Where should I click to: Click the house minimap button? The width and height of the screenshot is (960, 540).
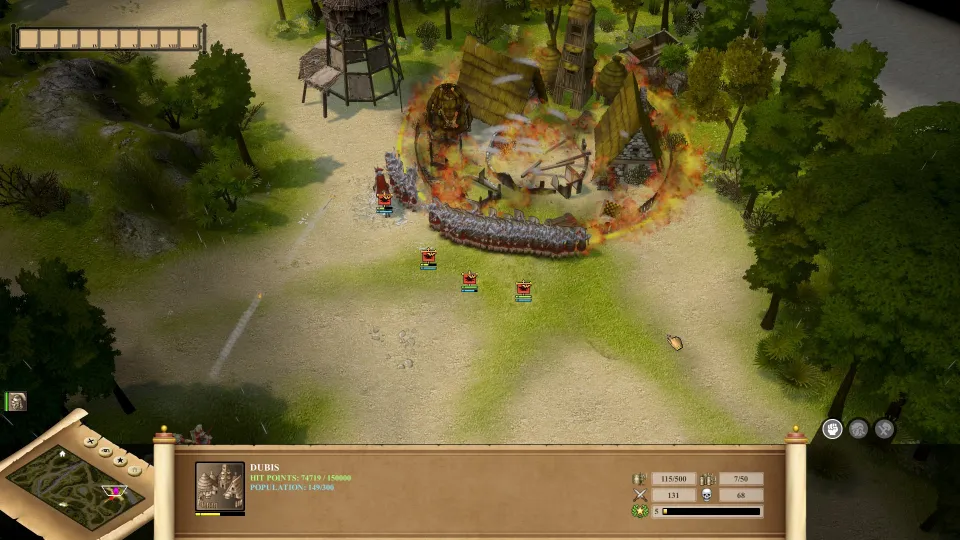[134, 471]
